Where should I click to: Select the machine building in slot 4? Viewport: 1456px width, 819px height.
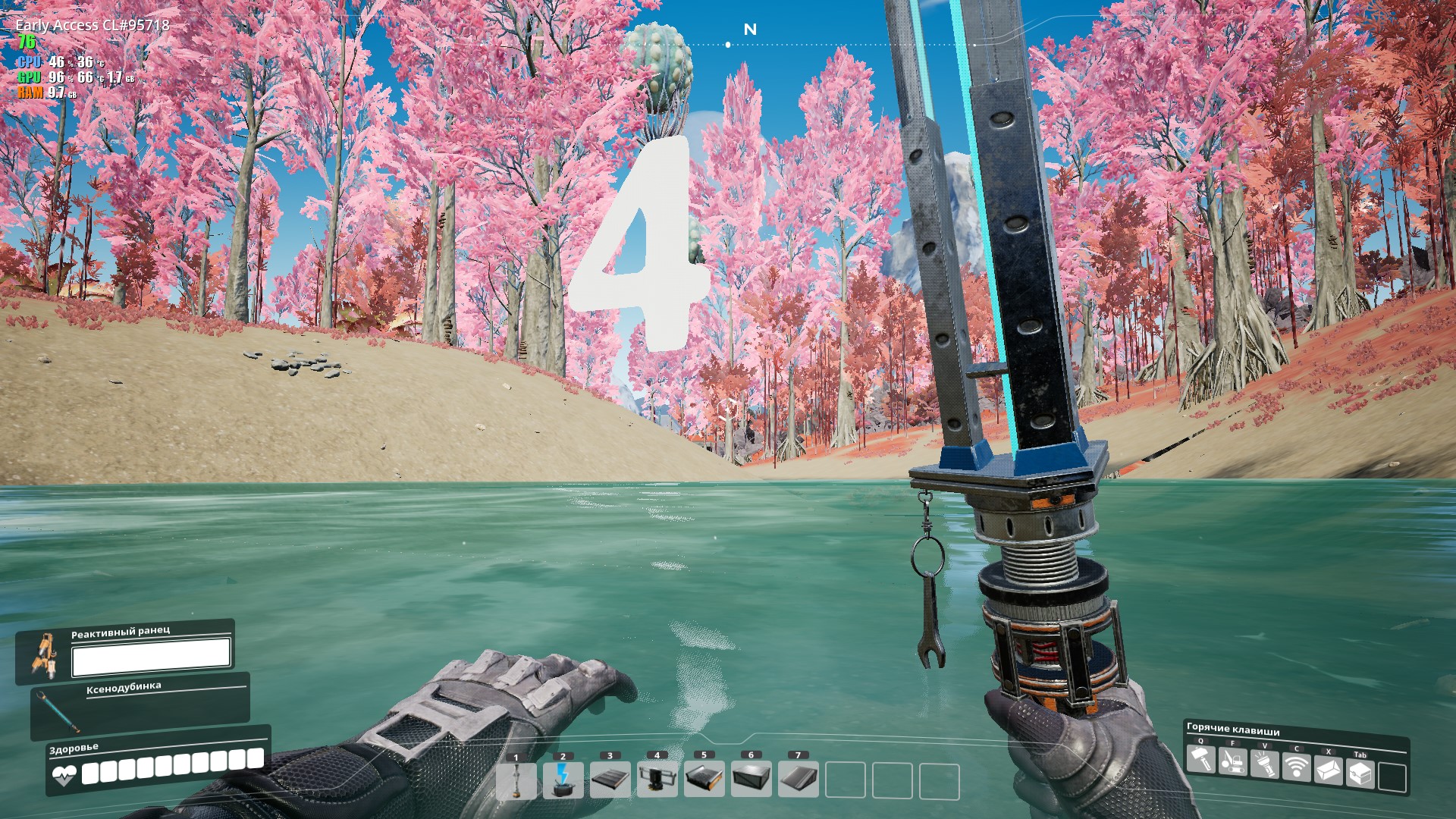click(x=657, y=781)
